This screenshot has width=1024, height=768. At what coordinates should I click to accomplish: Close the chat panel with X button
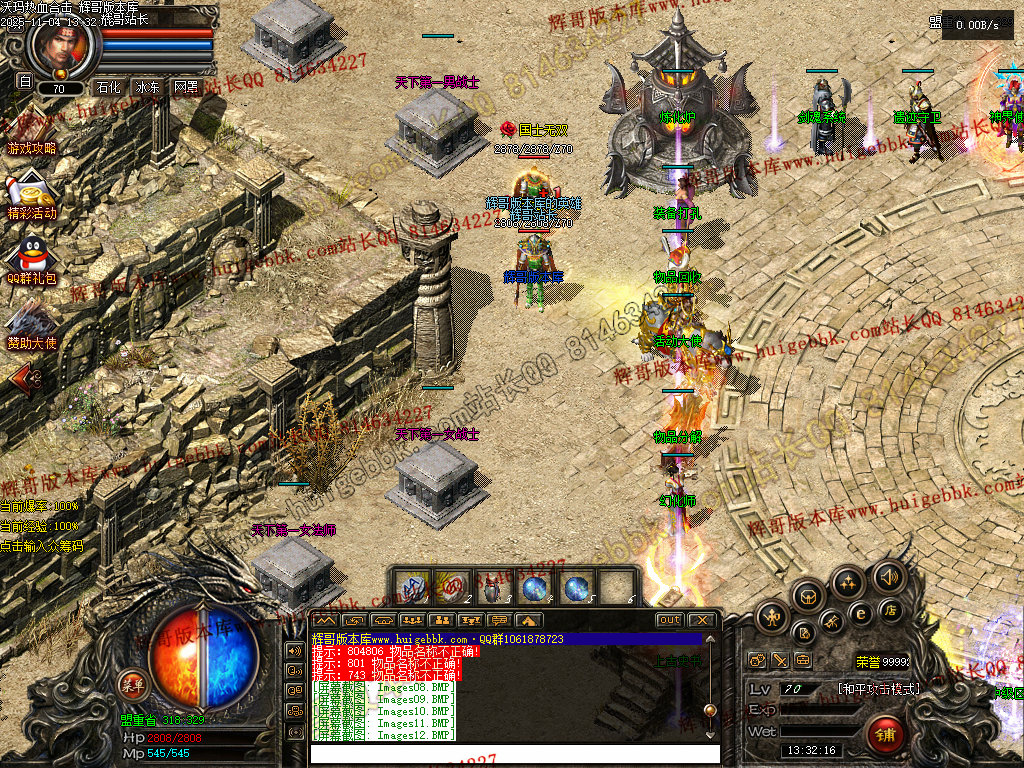(x=702, y=620)
